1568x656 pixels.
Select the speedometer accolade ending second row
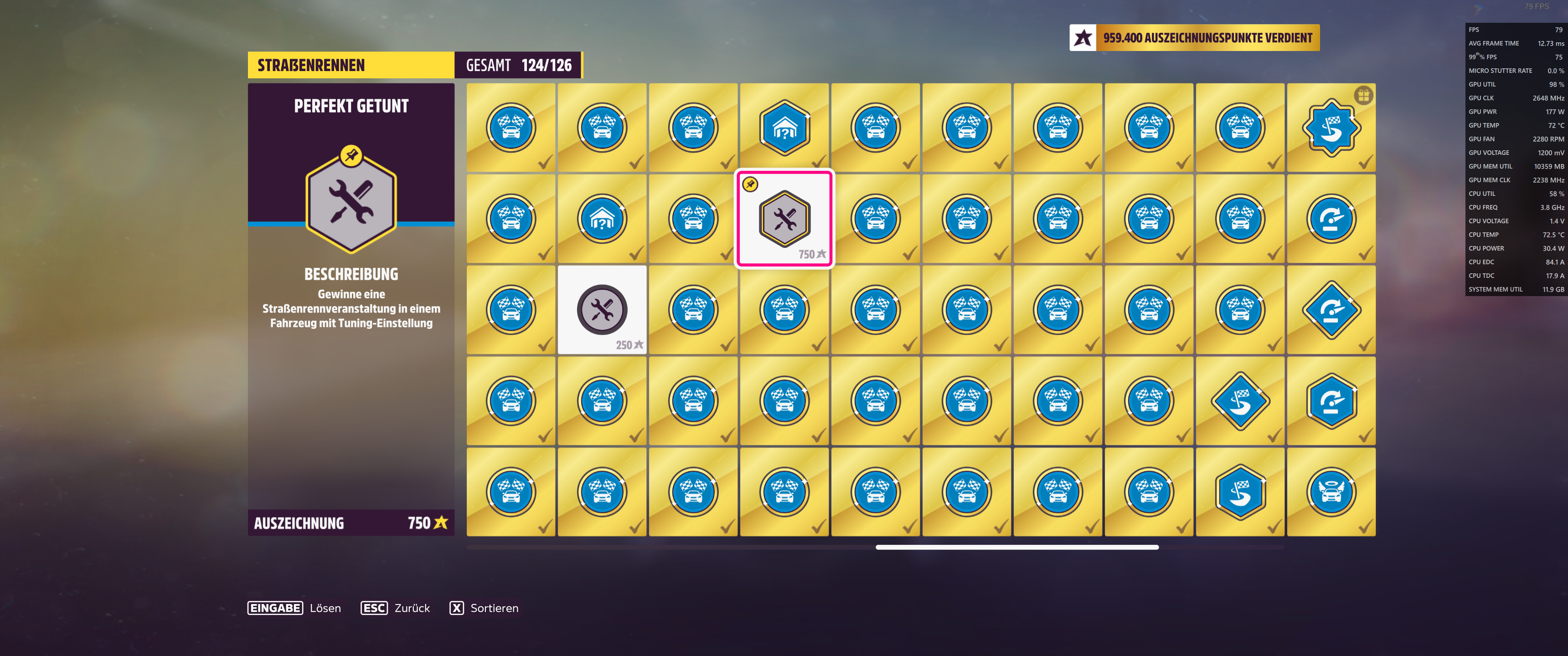coord(1331,219)
